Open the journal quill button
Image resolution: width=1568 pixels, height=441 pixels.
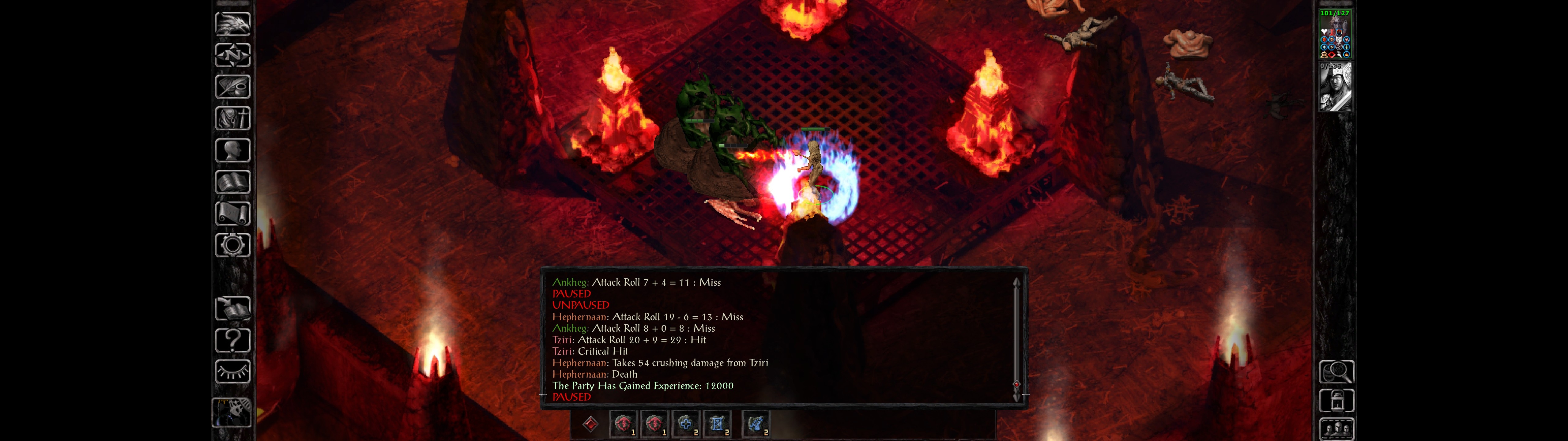click(232, 86)
